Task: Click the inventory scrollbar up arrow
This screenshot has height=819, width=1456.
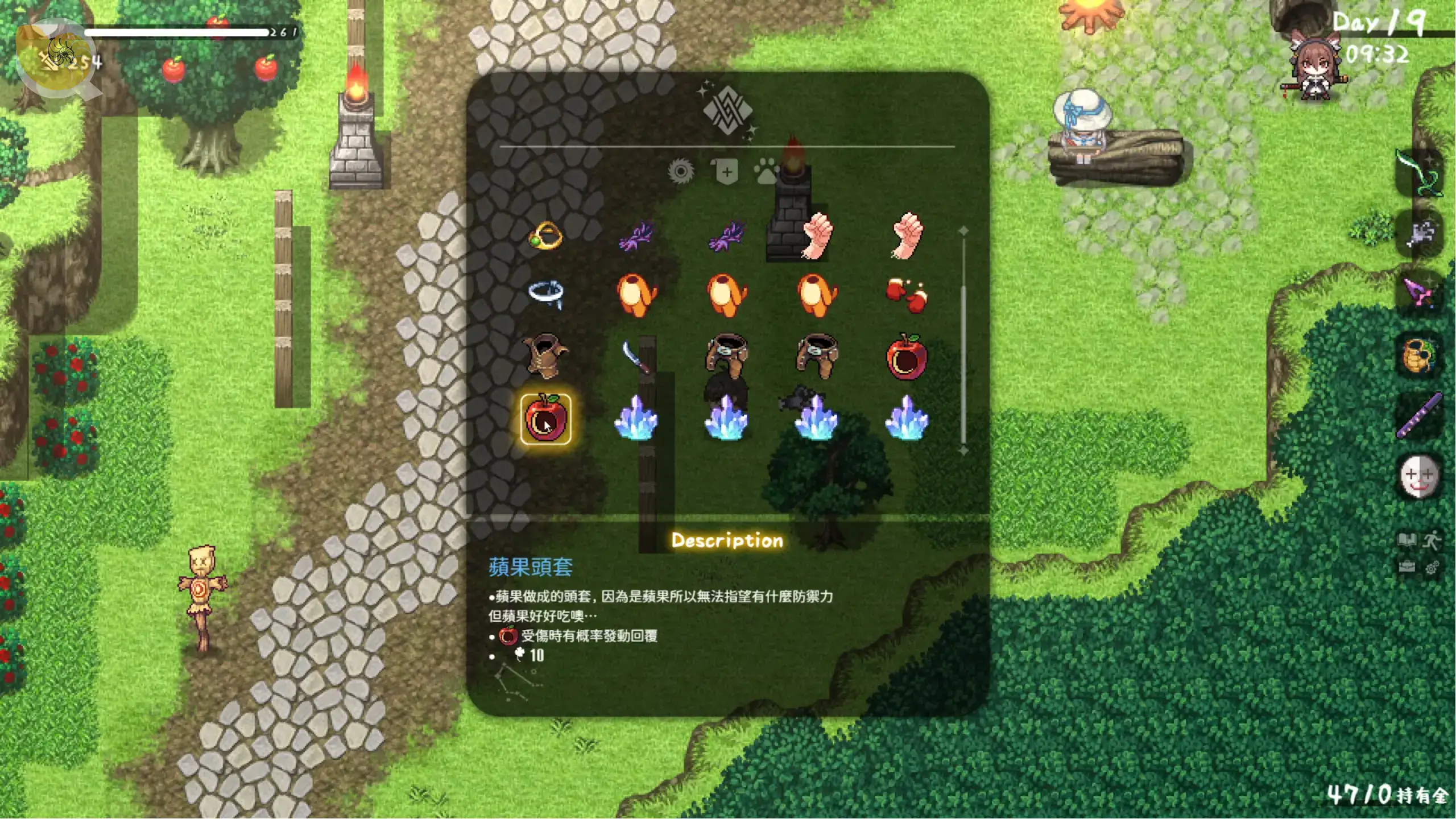Action: pyautogui.click(x=963, y=230)
